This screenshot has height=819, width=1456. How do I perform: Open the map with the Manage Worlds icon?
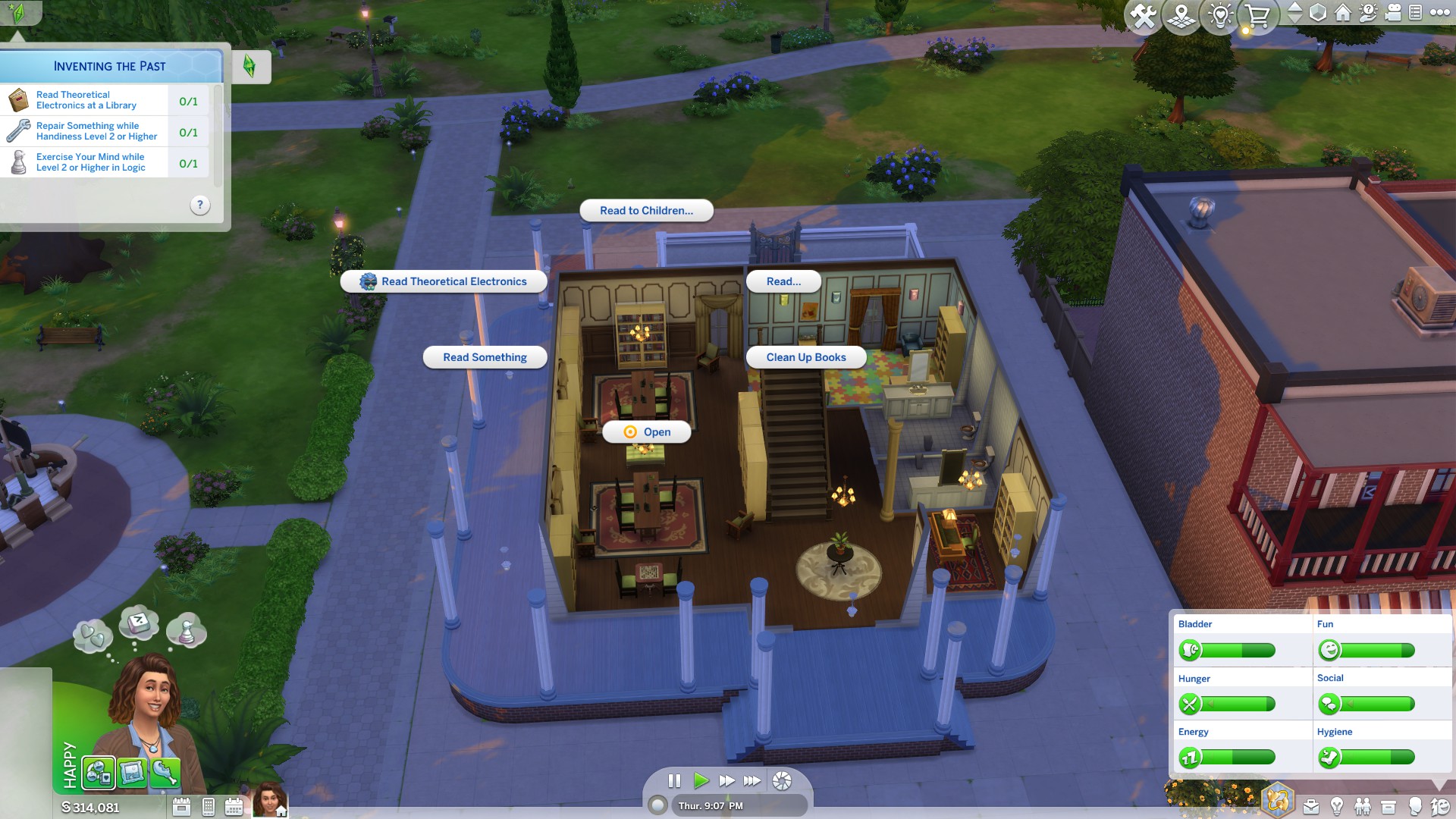(1181, 13)
